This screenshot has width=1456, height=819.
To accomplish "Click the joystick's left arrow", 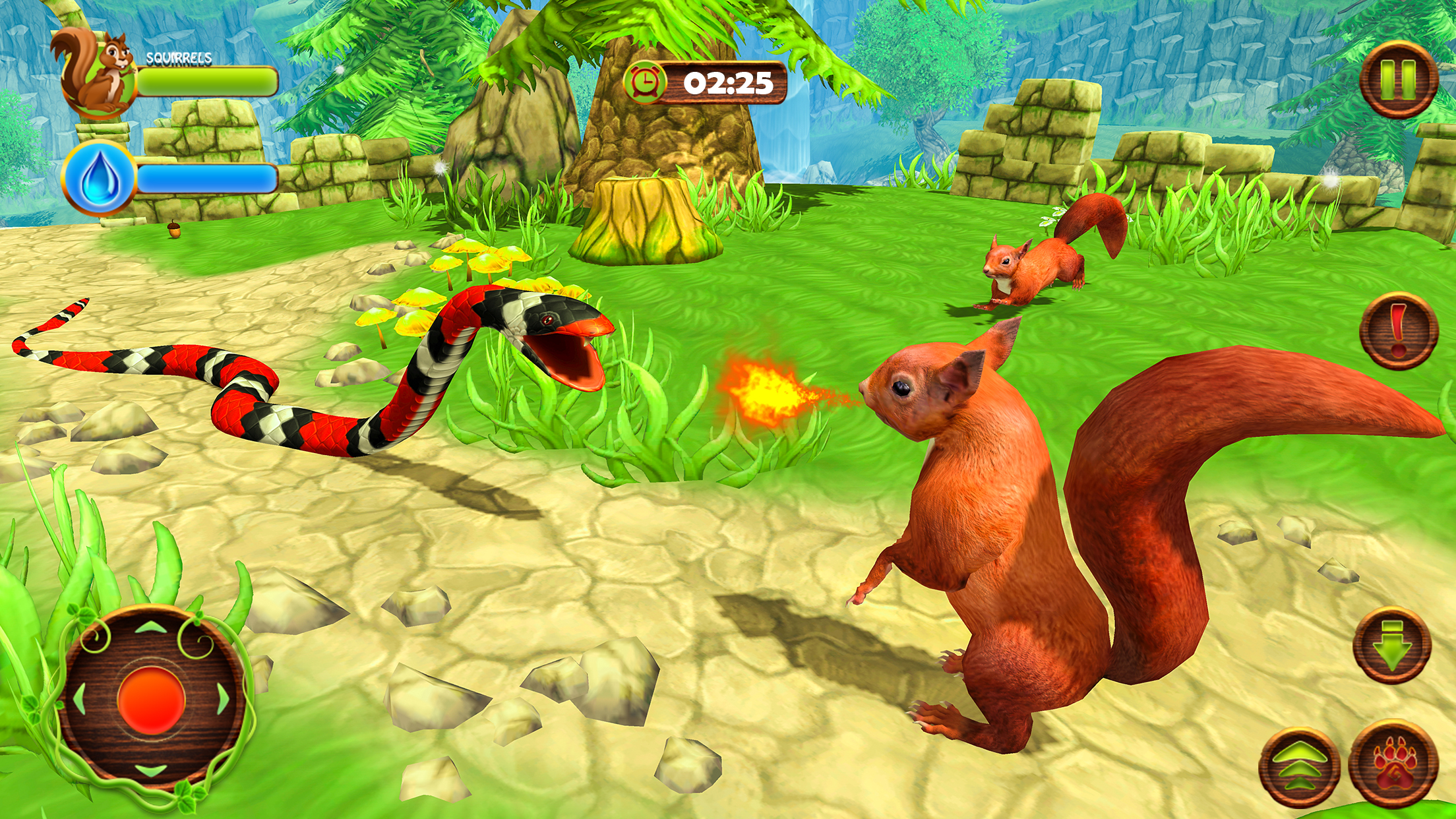I will 79,699.
